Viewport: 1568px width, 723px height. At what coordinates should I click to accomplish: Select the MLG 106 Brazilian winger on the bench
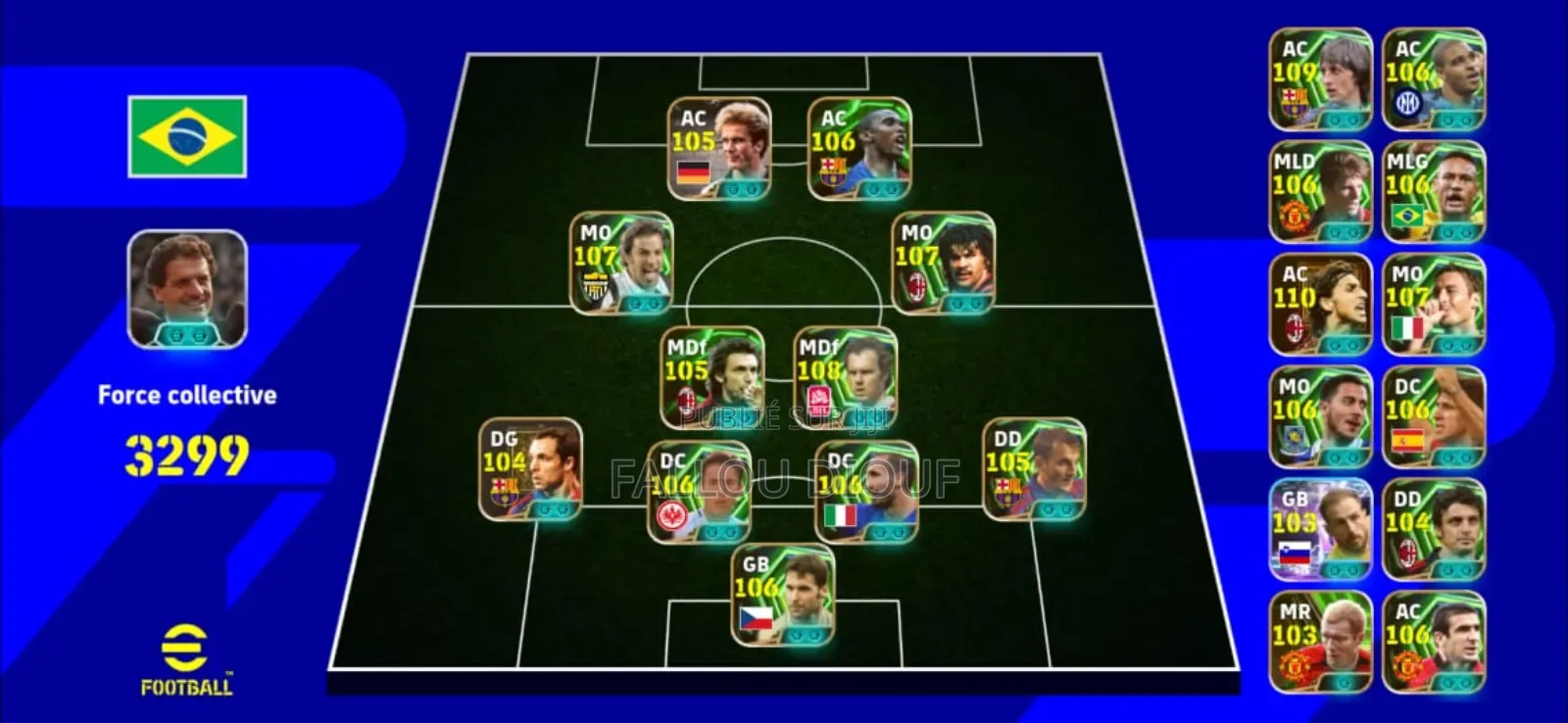tap(1433, 189)
